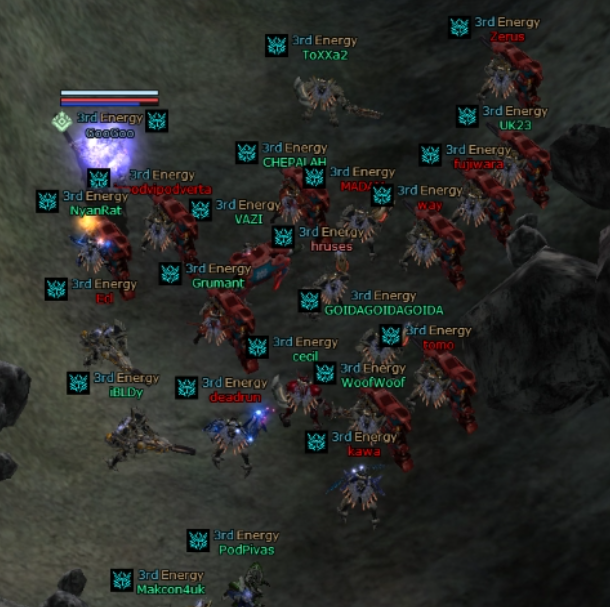This screenshot has height=607, width=610.
Task: Target the player named hruses
Action: click(x=331, y=246)
